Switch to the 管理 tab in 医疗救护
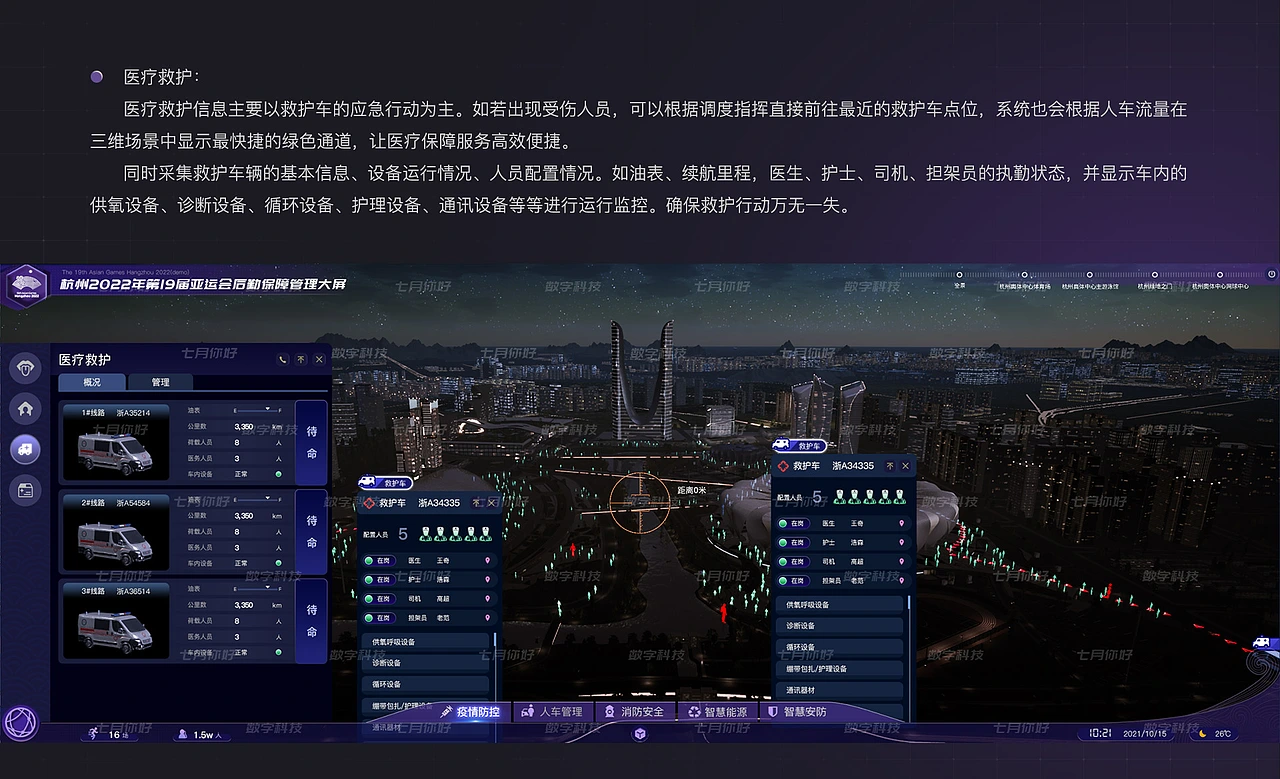The image size is (1280, 779). coord(160,382)
